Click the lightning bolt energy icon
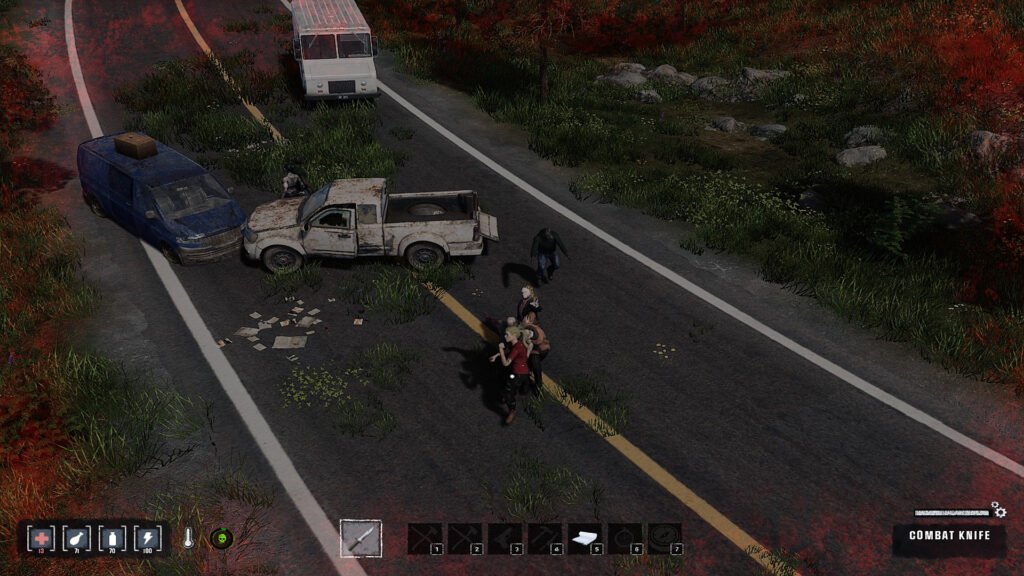Screen dimensions: 1024x576 pos(147,538)
